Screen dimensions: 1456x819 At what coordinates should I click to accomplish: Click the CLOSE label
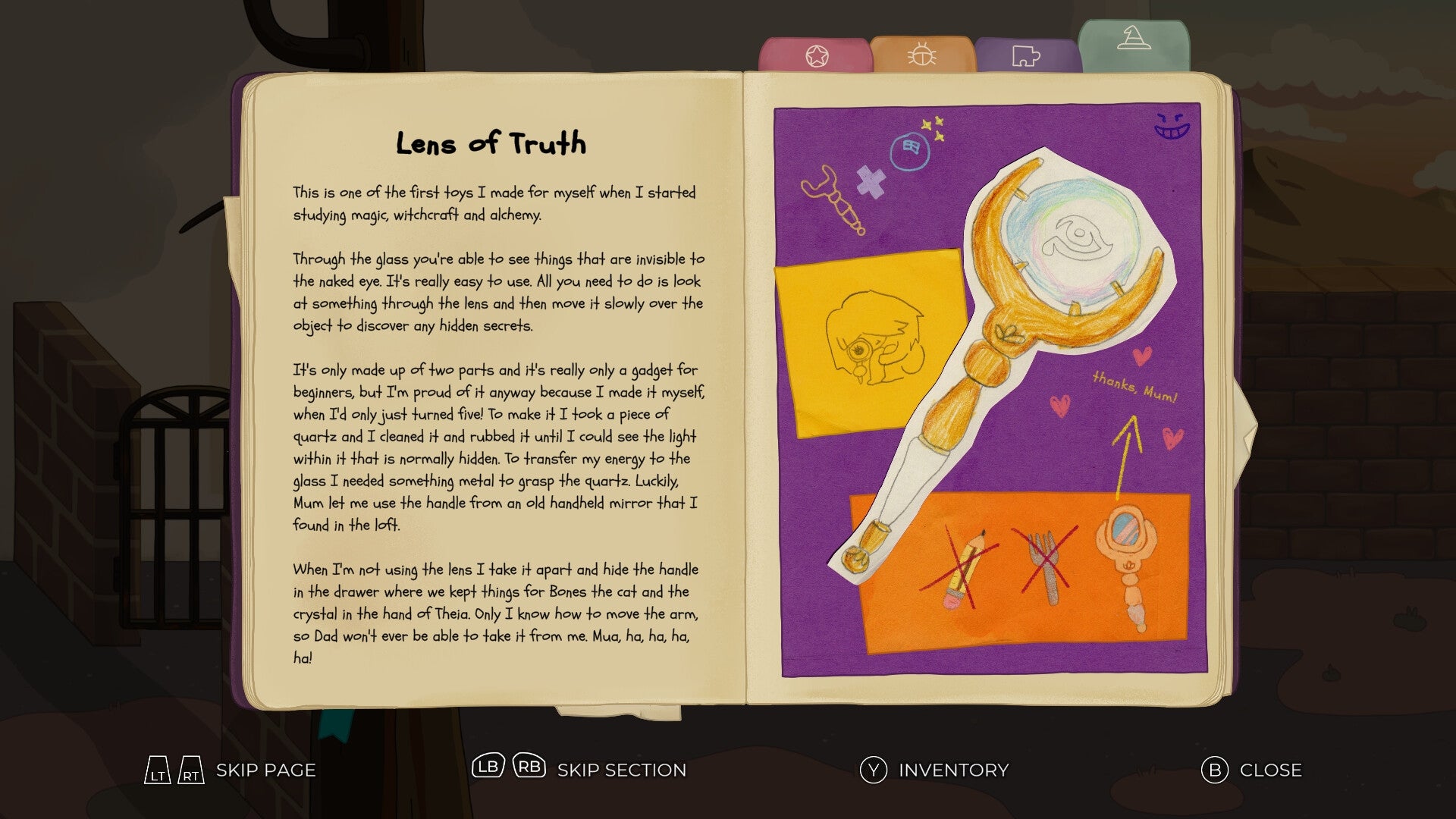[x=1272, y=770]
